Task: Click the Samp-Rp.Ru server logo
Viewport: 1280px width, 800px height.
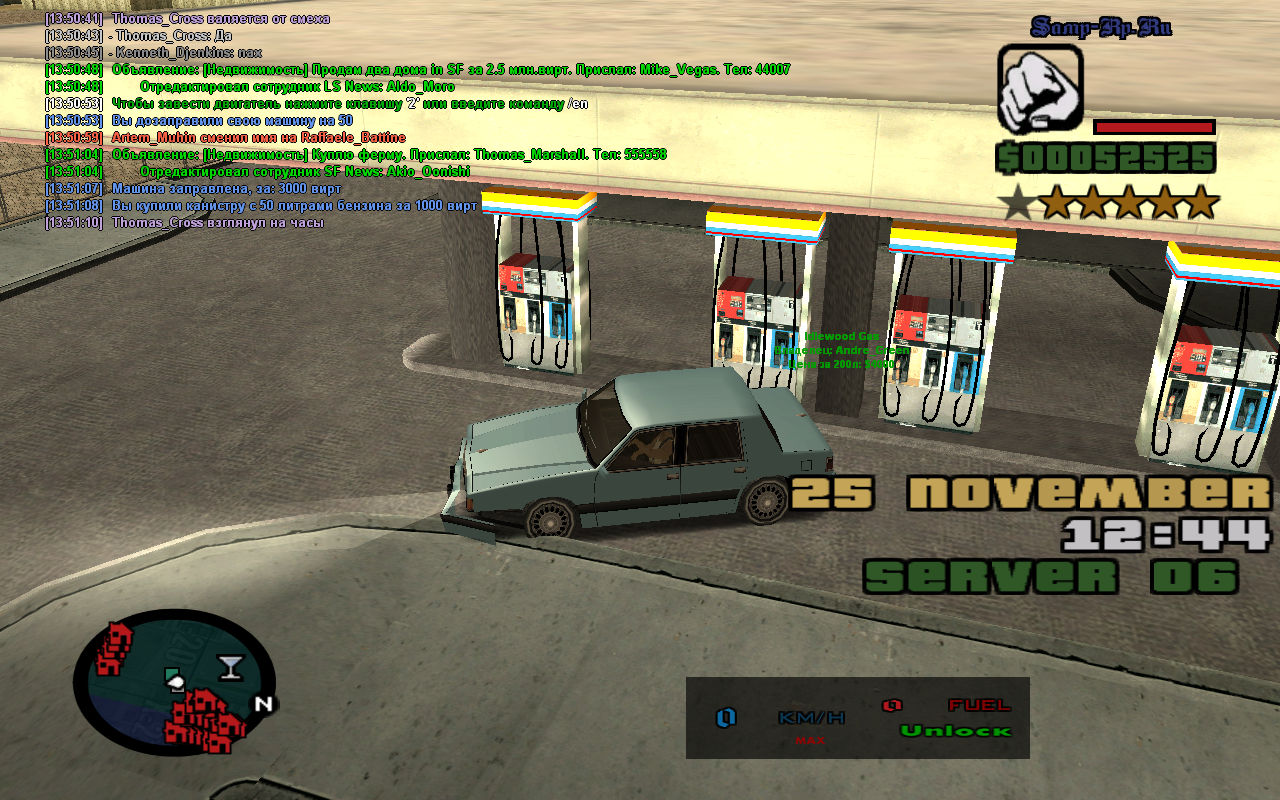Action: point(1100,27)
